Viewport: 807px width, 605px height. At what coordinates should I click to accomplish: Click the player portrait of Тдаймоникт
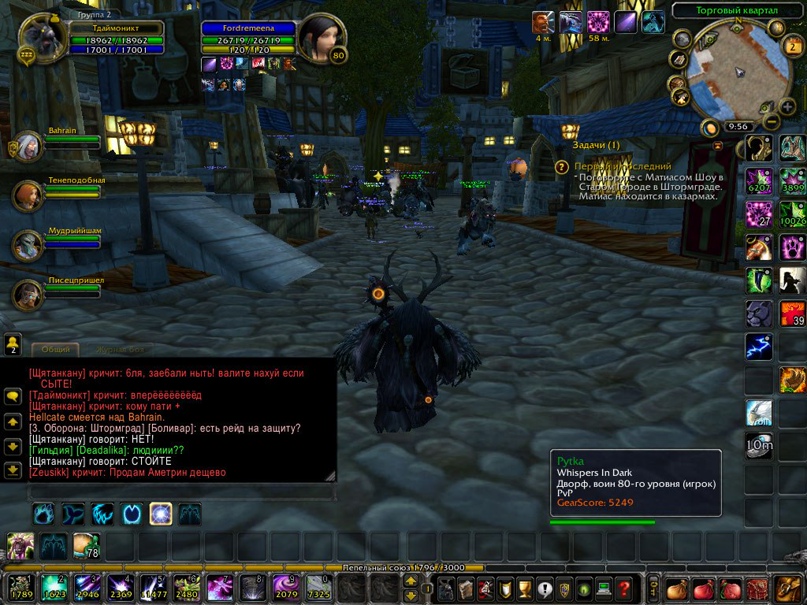click(x=42, y=38)
